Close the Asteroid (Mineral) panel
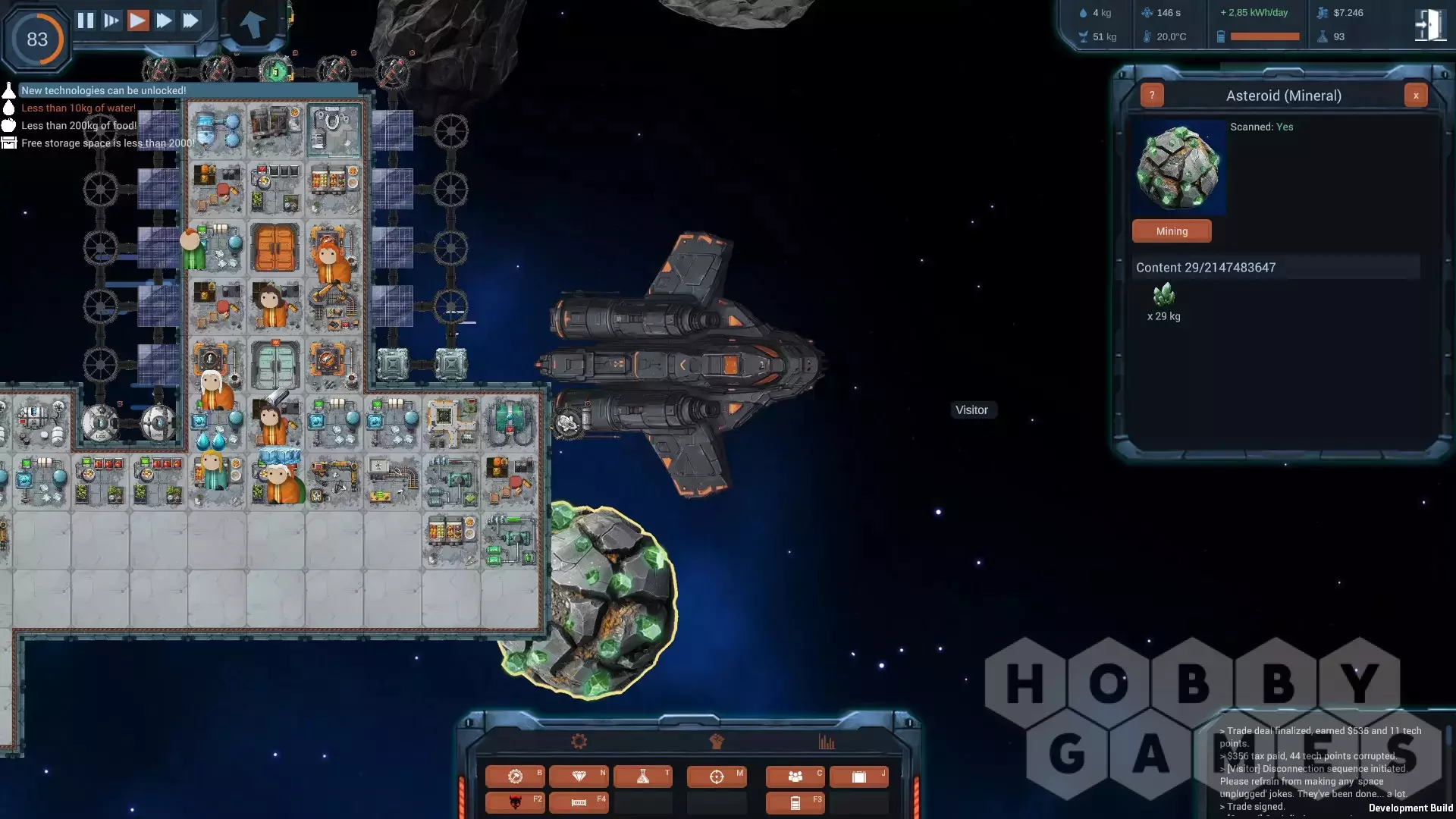This screenshot has width=1456, height=819. tap(1415, 96)
